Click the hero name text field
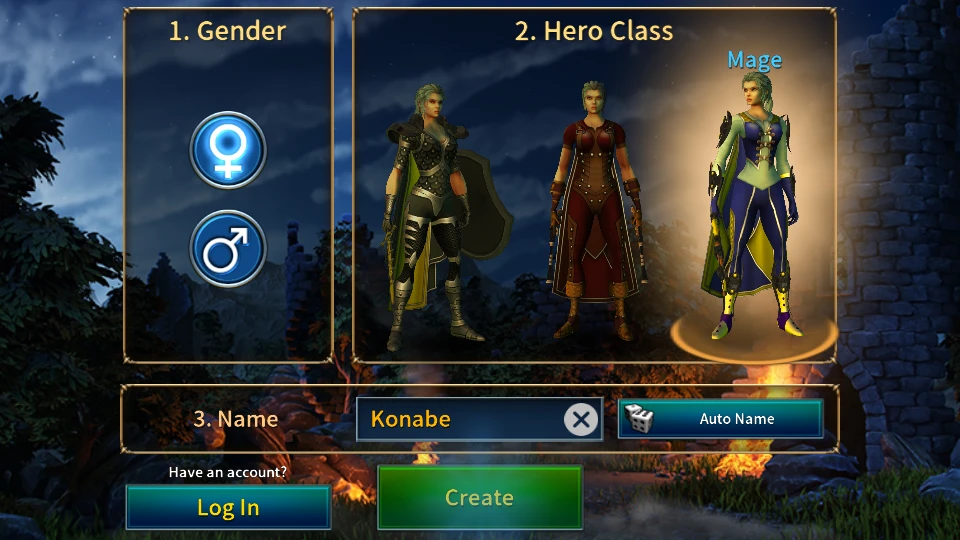This screenshot has width=960, height=540. pyautogui.click(x=460, y=419)
